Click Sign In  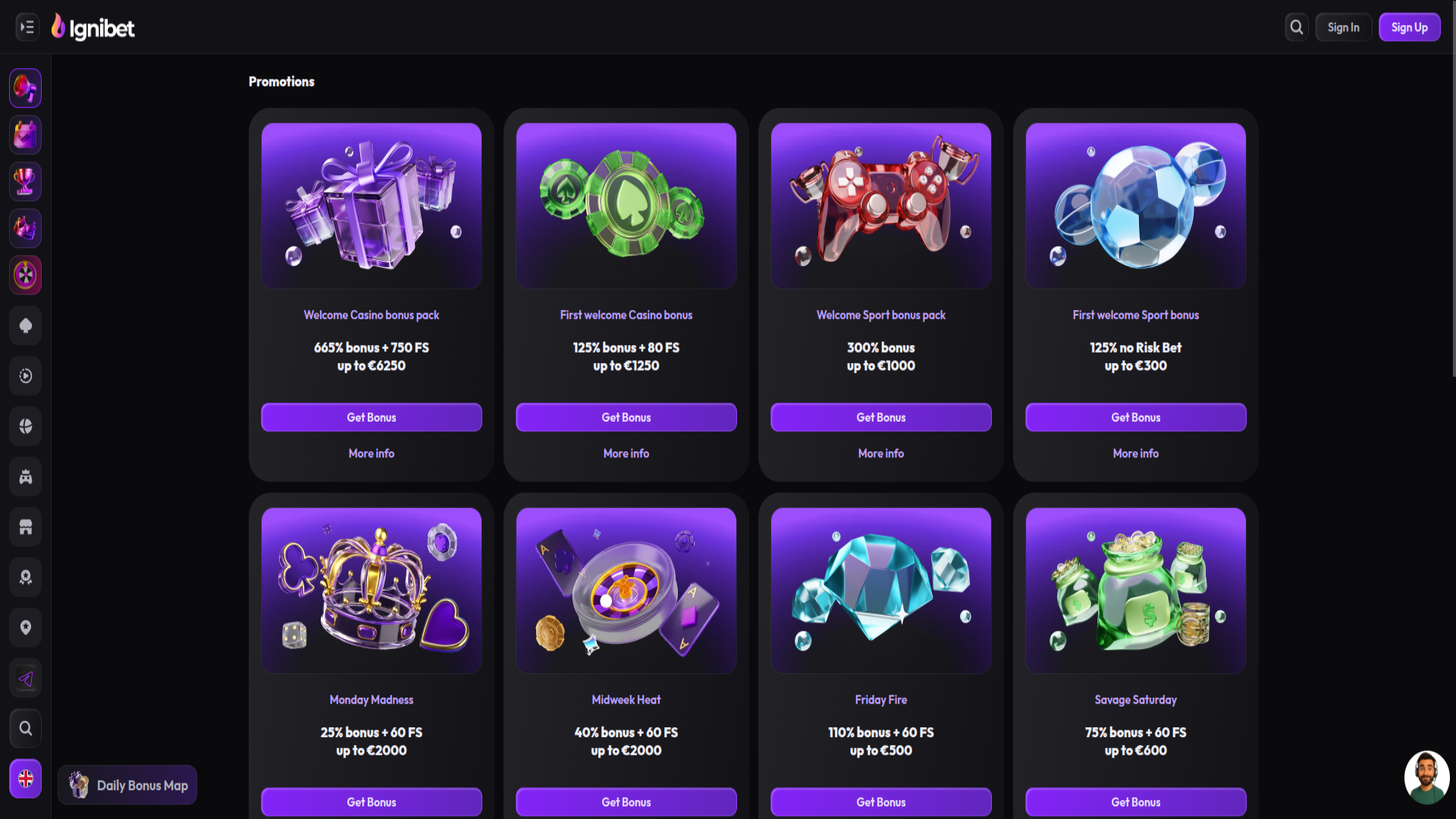coord(1343,27)
